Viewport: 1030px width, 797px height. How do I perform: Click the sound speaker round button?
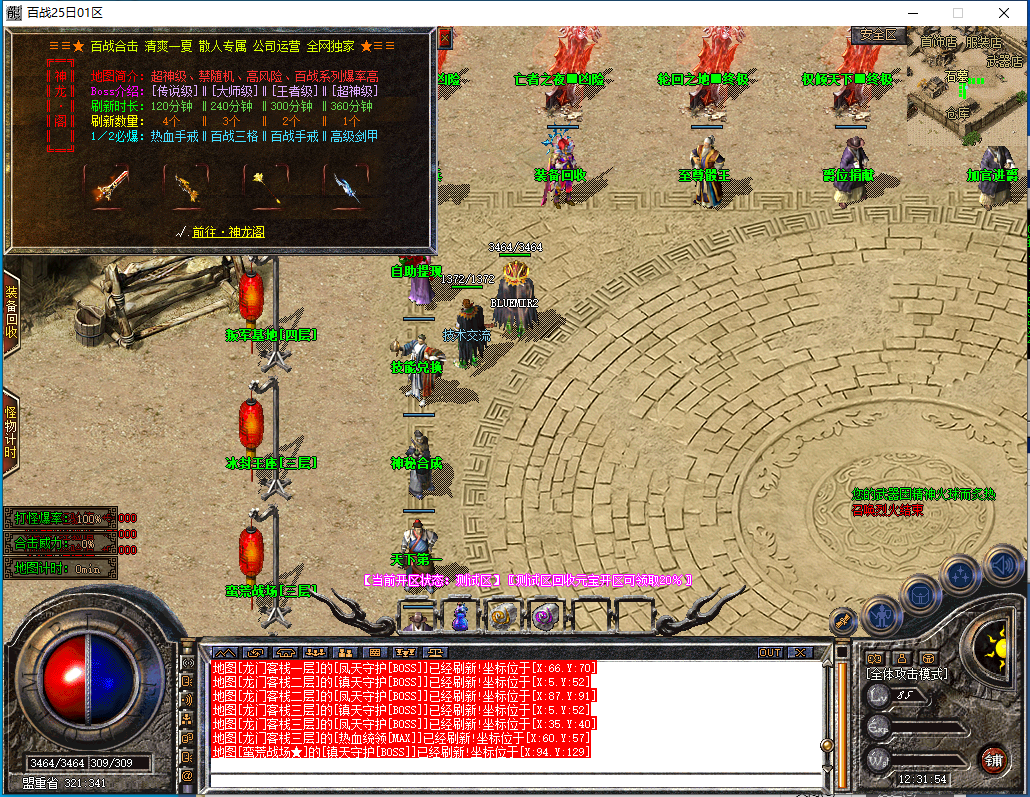(x=1002, y=567)
